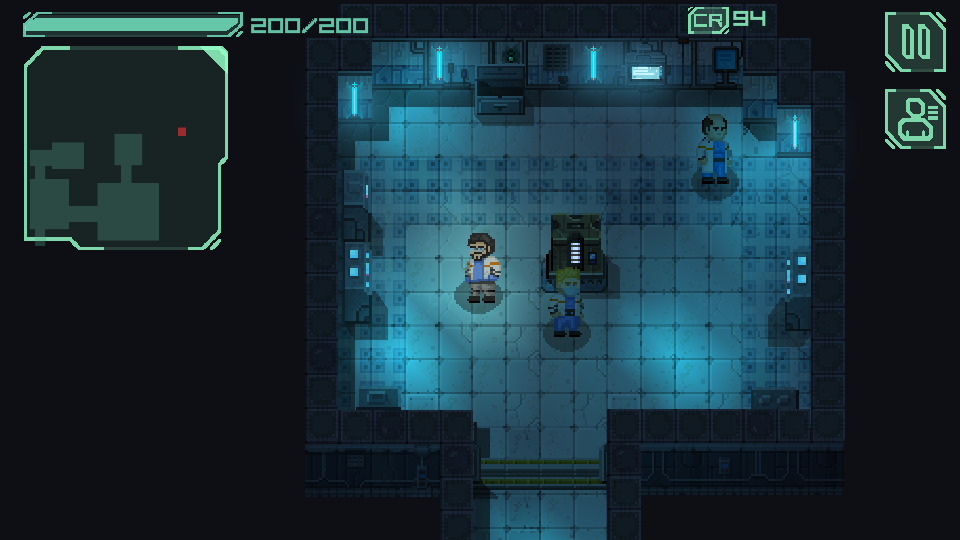
Task: Open the character profile screen
Action: (915, 118)
